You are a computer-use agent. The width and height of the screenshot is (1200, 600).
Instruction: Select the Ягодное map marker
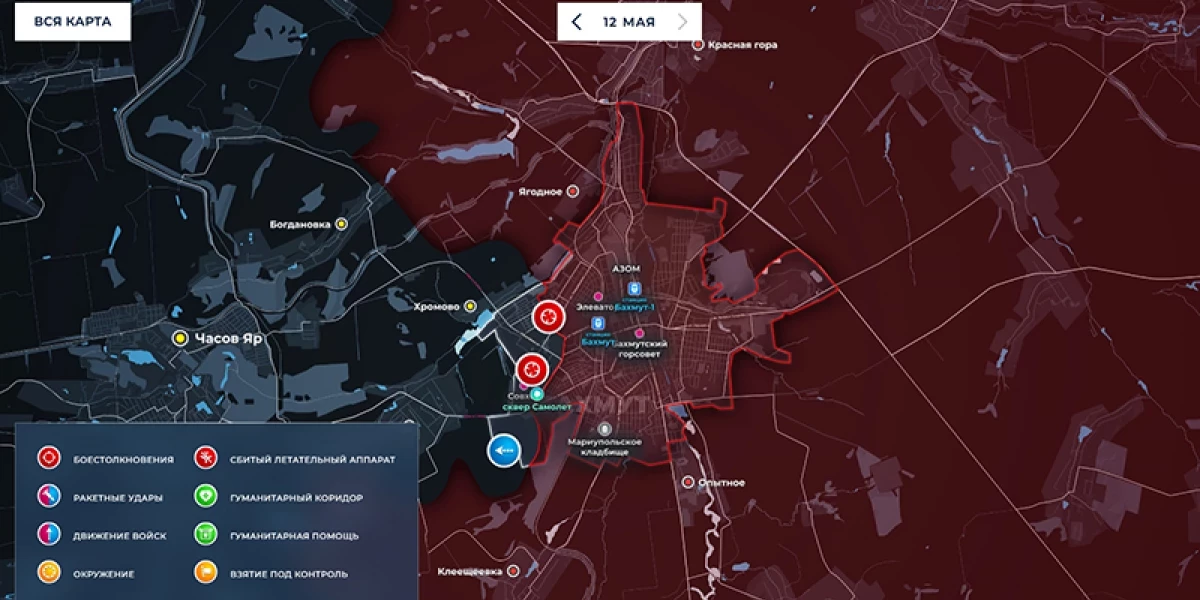point(573,191)
